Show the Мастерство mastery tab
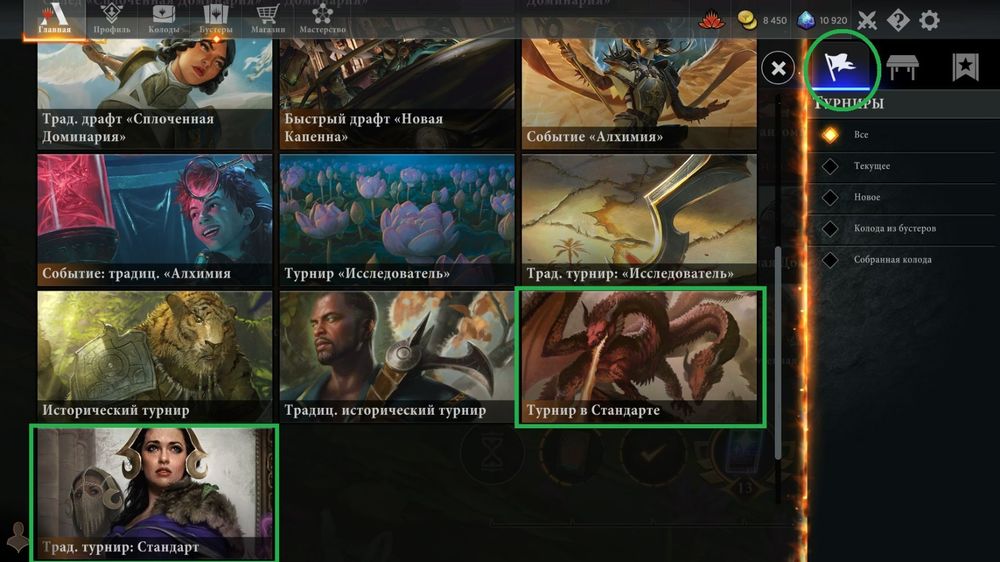Screen dimensions: 1000x562 pos(322,19)
